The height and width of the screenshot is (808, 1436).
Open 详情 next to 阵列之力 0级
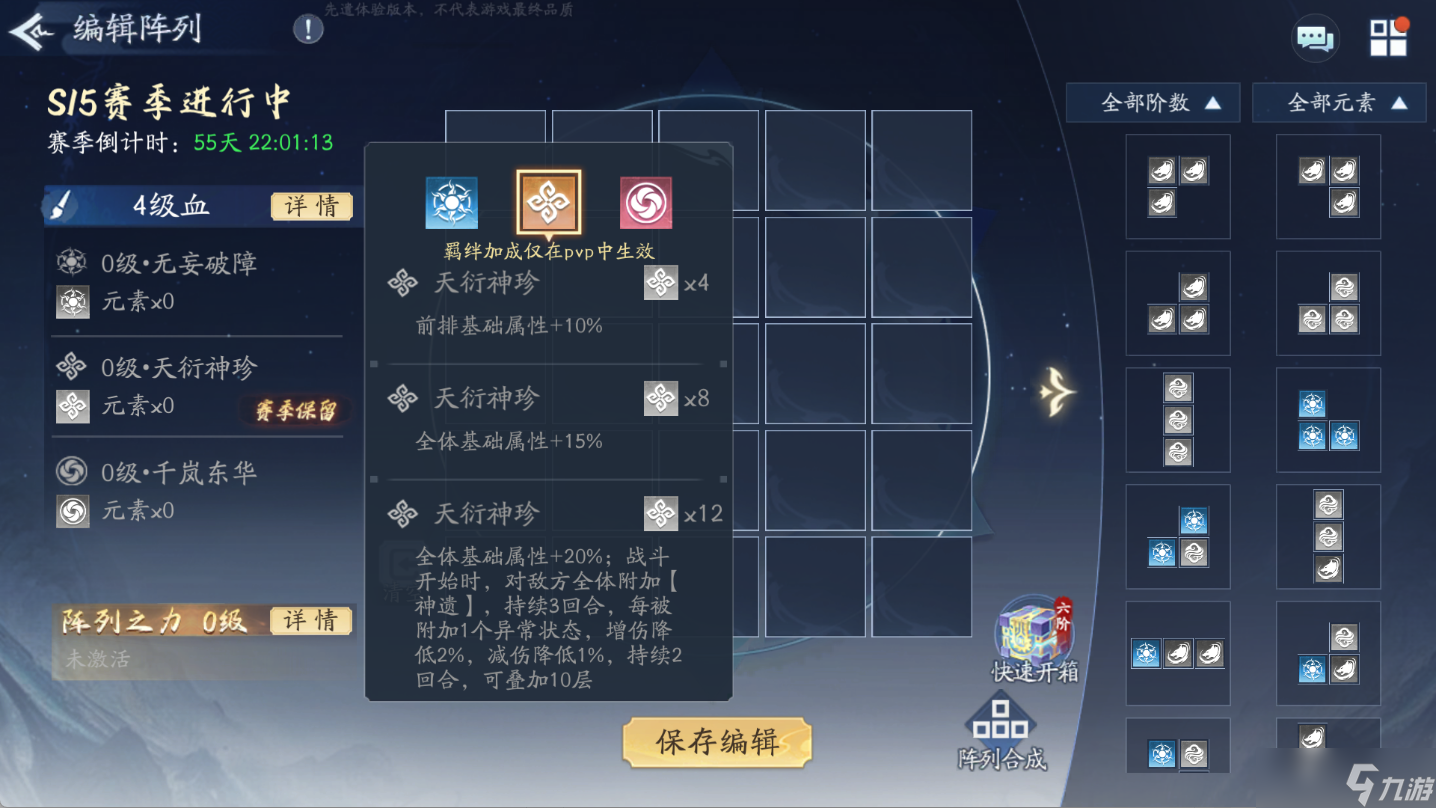point(311,620)
